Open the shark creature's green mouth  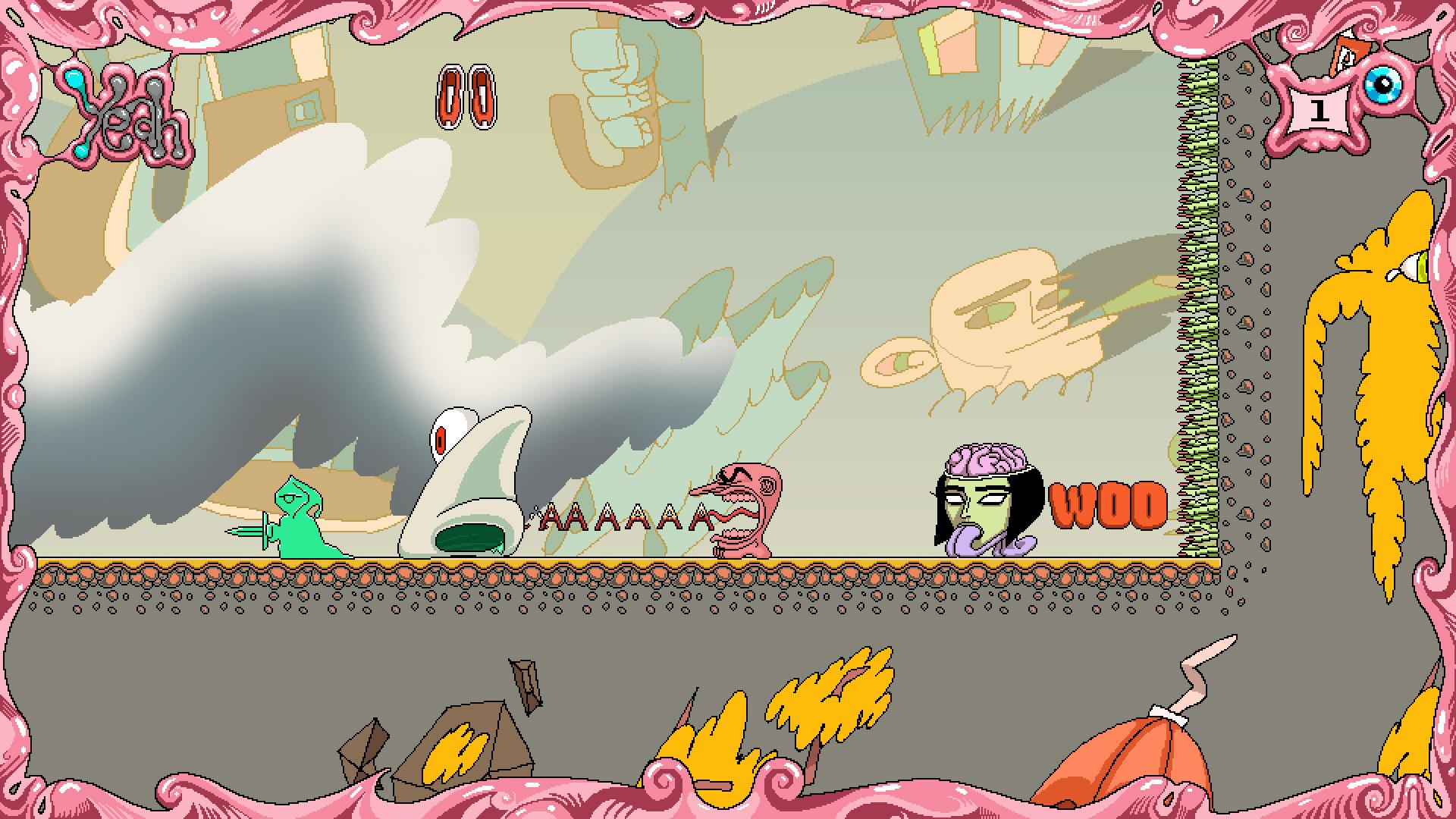point(470,538)
